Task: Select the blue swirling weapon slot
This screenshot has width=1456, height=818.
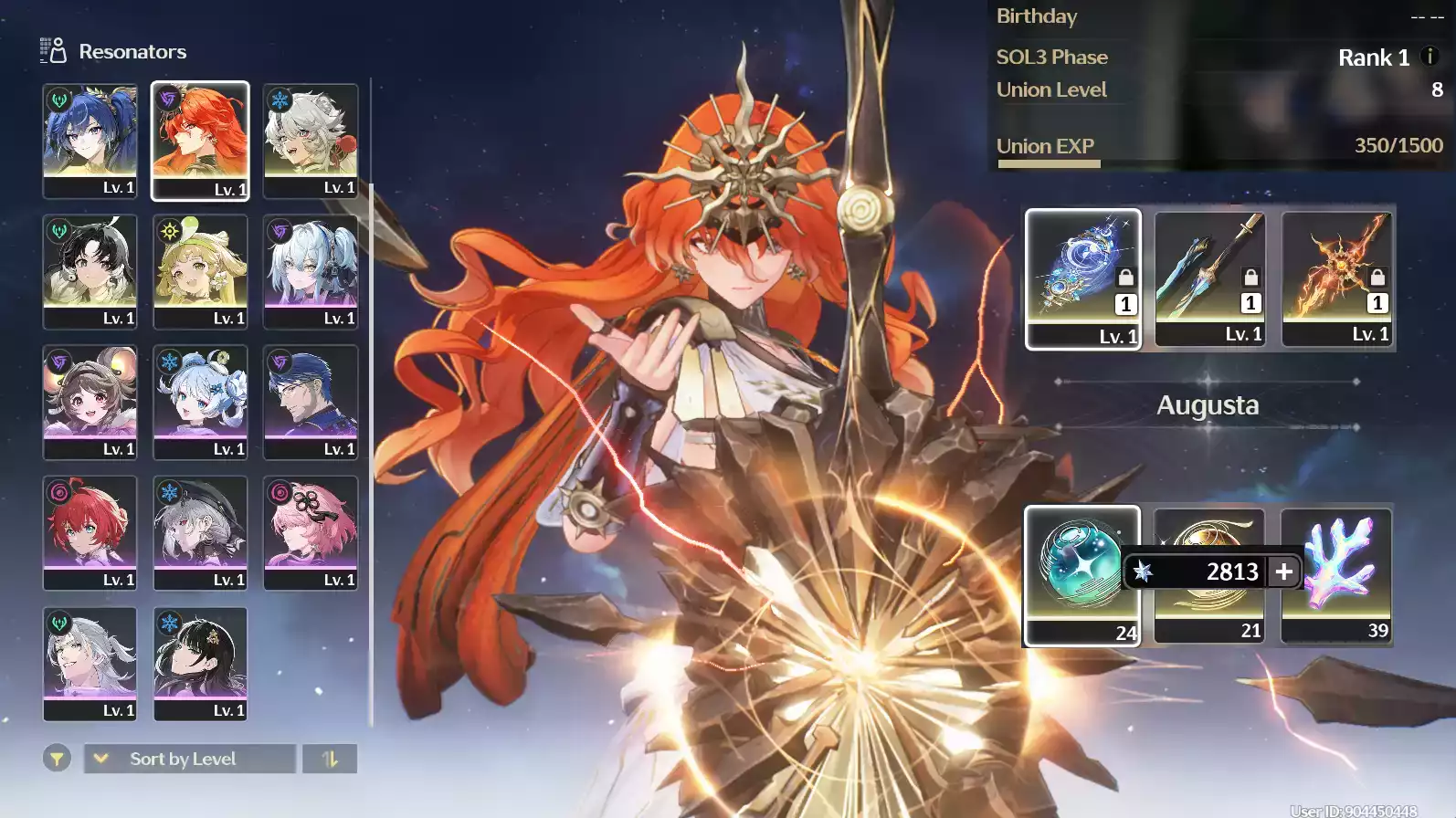Action: (1082, 278)
